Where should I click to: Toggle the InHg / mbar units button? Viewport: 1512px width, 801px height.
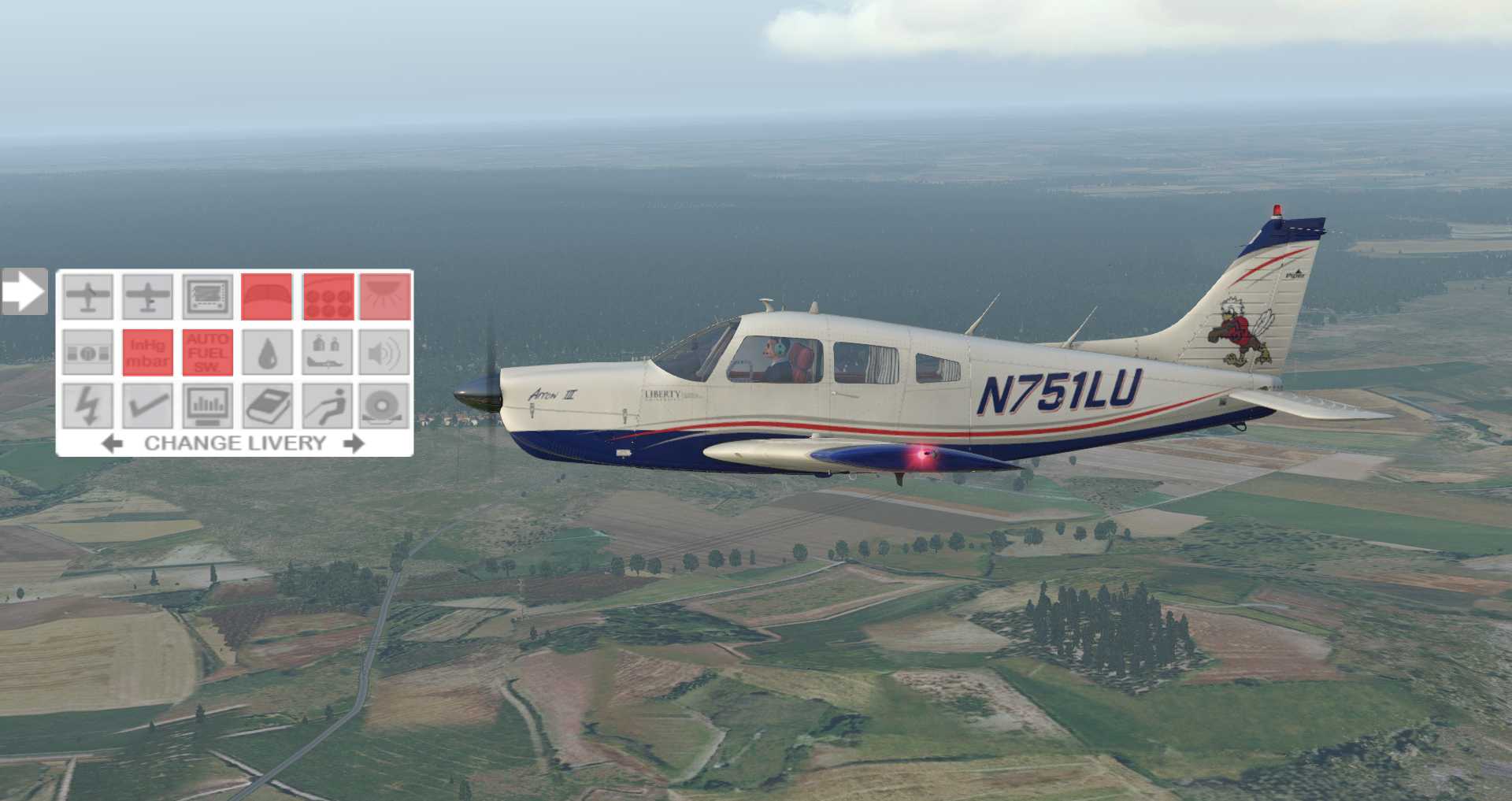(x=147, y=352)
